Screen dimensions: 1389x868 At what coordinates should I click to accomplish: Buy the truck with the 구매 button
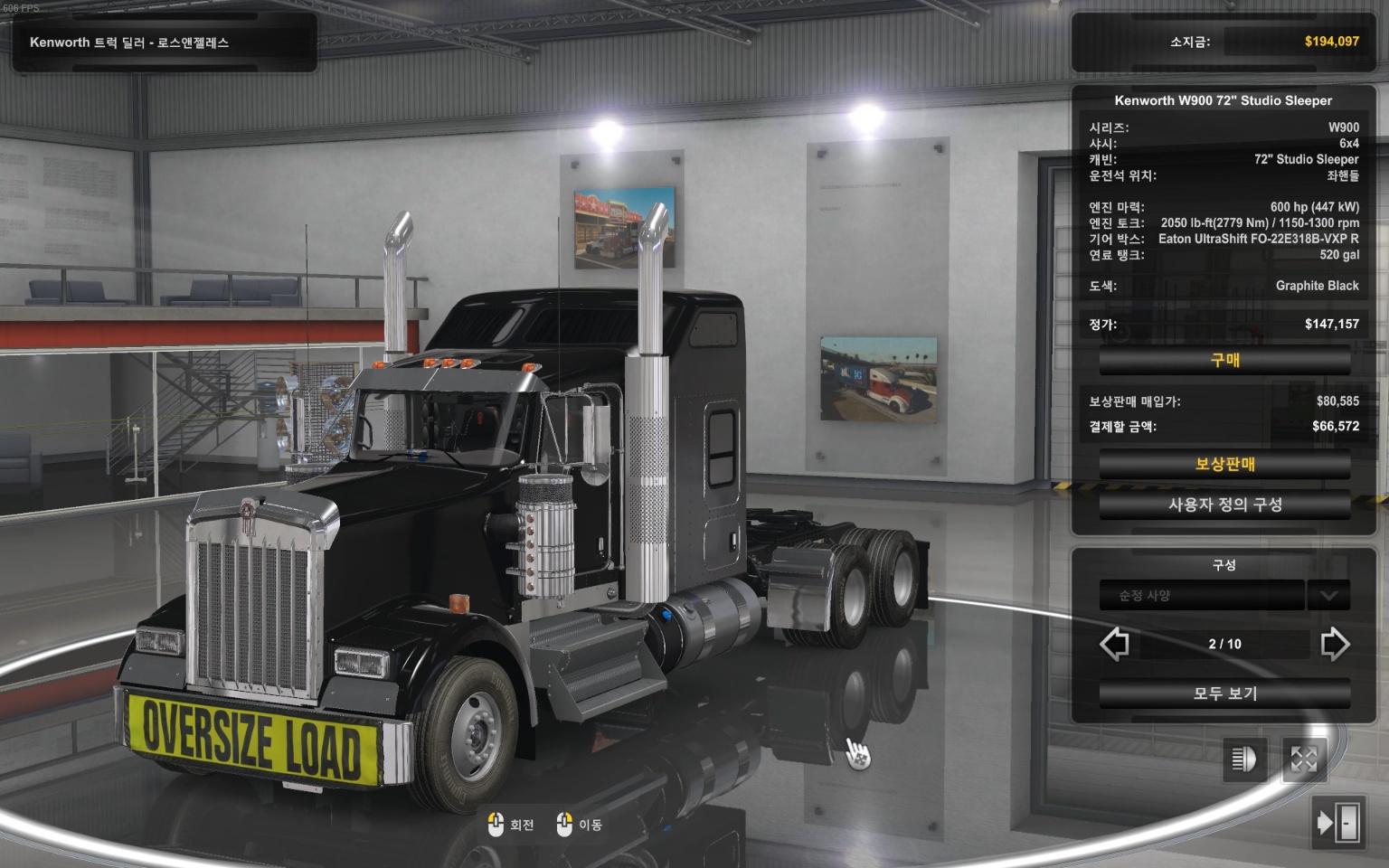click(1224, 361)
